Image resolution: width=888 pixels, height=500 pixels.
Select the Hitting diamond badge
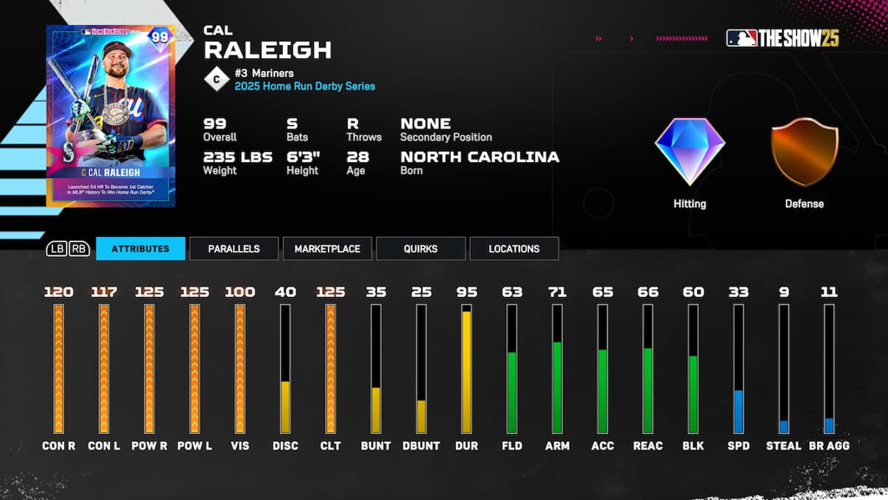pyautogui.click(x=690, y=152)
